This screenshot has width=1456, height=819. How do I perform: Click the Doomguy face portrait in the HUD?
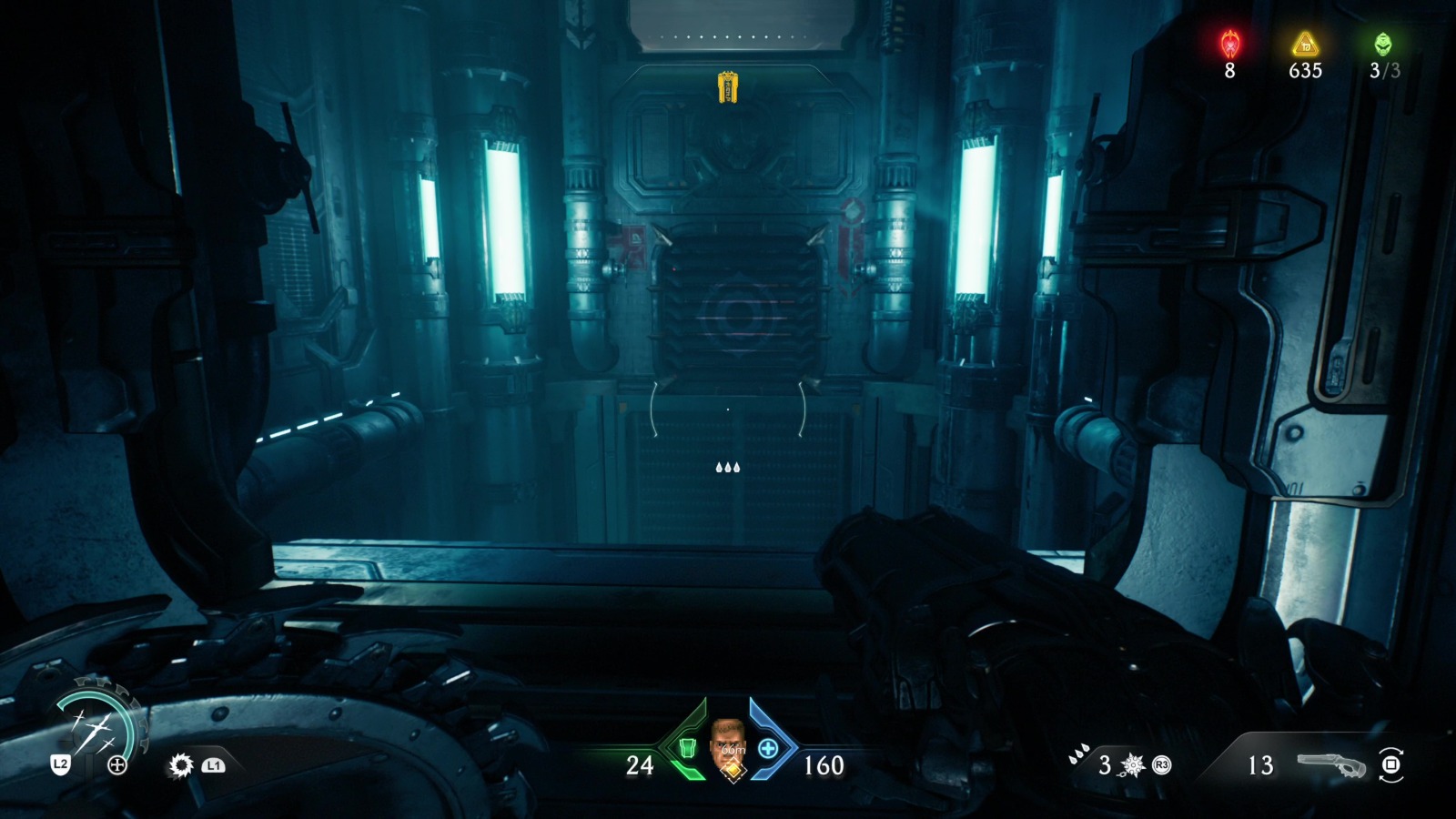[x=728, y=733]
